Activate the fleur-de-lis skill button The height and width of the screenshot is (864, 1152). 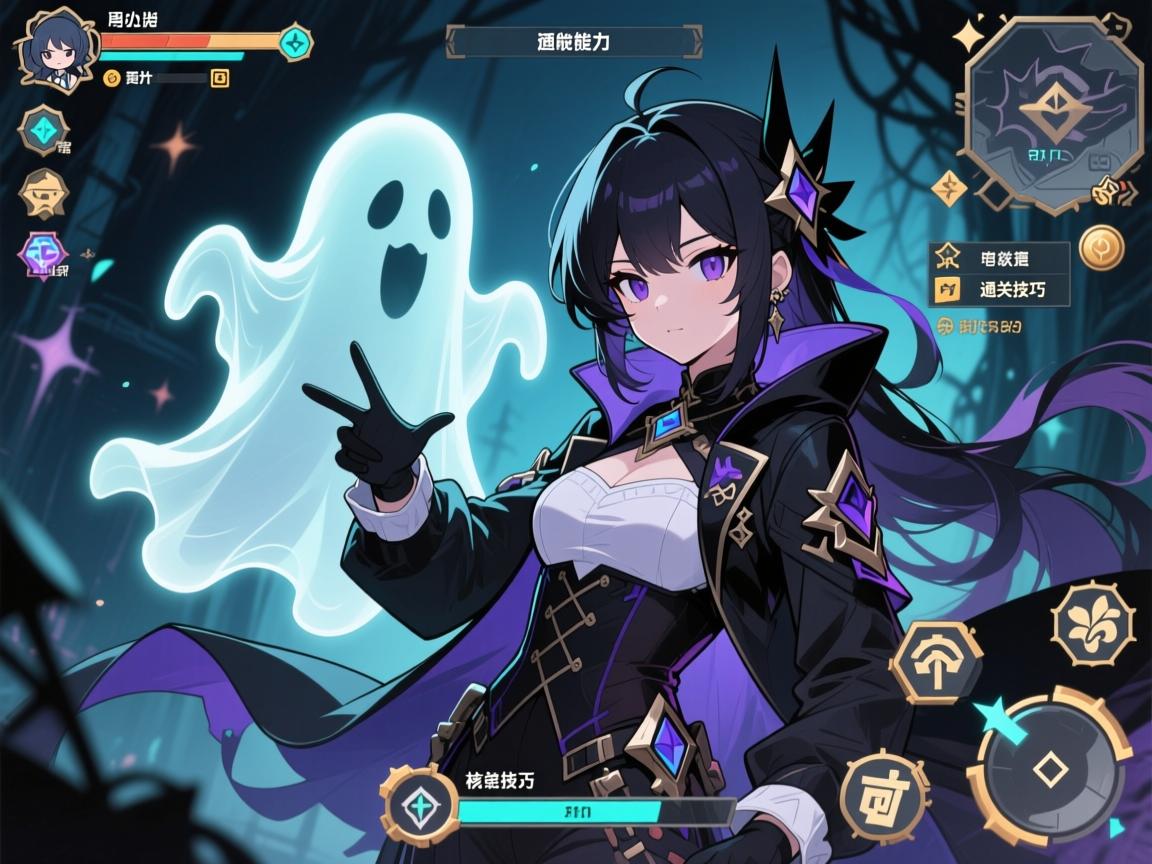(1093, 624)
